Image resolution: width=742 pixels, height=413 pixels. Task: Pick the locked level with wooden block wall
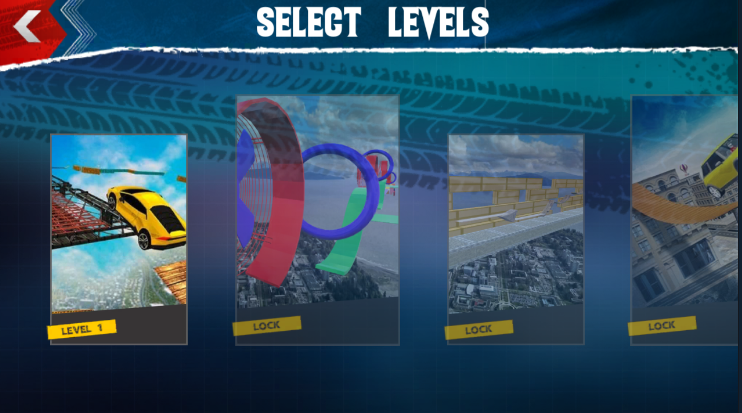(x=515, y=238)
